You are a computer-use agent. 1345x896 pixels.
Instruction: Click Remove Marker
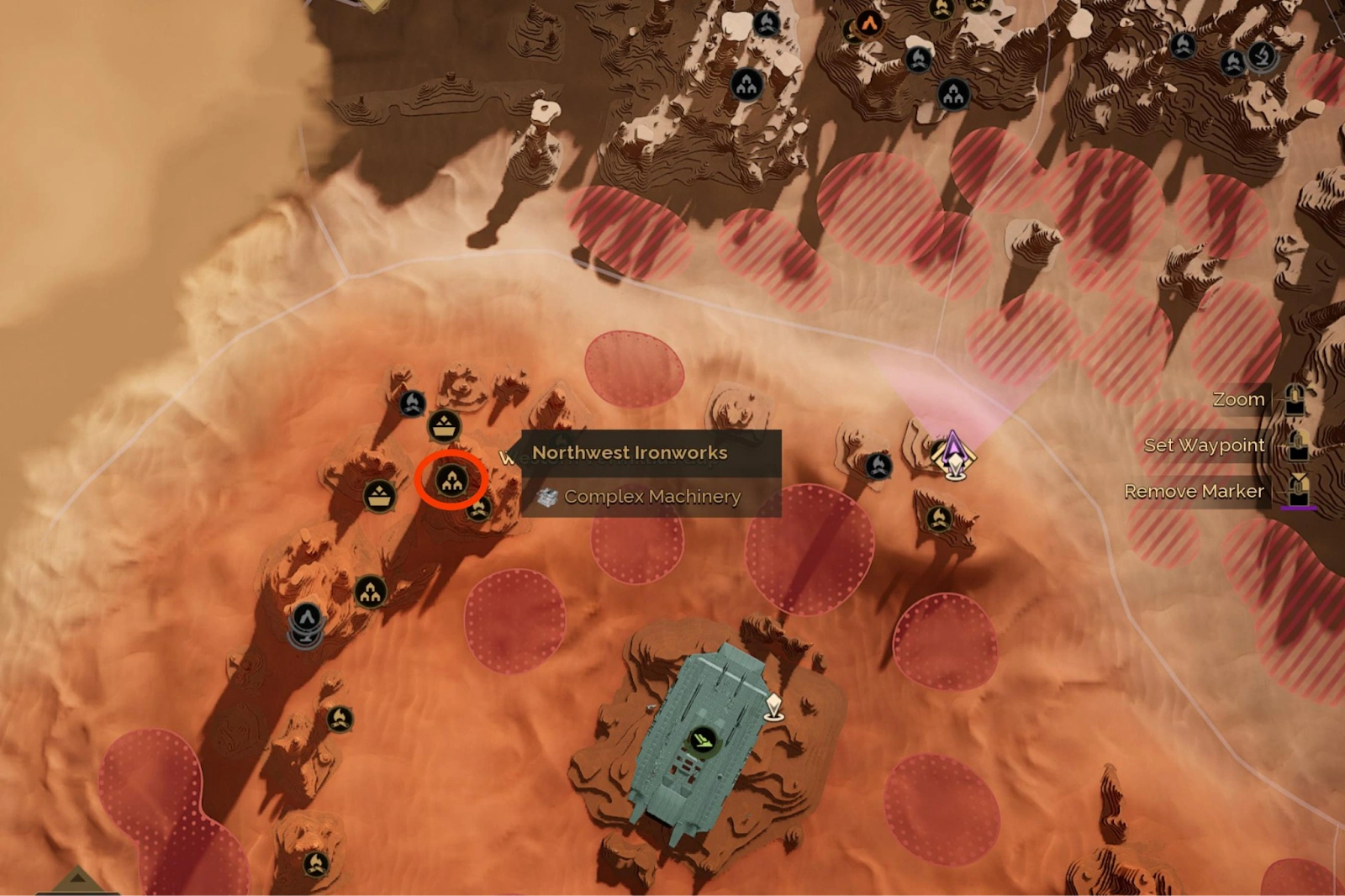coord(1195,491)
